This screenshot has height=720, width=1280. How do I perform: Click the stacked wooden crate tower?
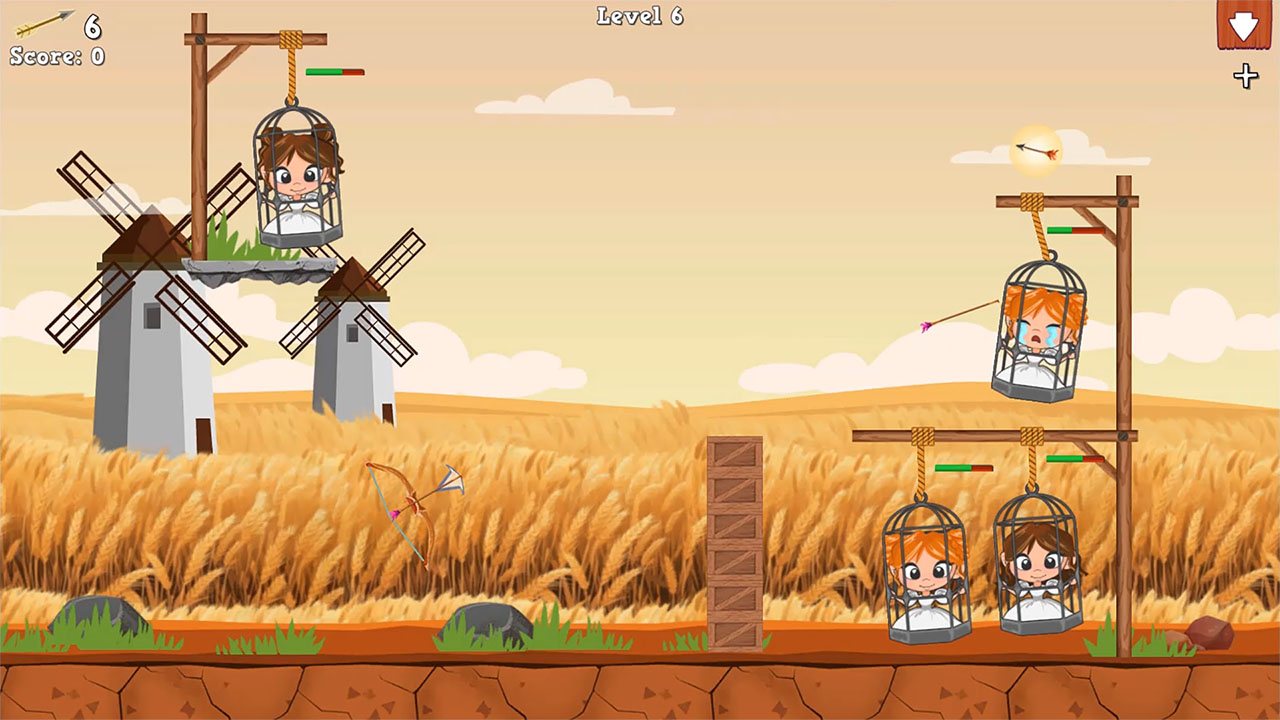coord(734,540)
